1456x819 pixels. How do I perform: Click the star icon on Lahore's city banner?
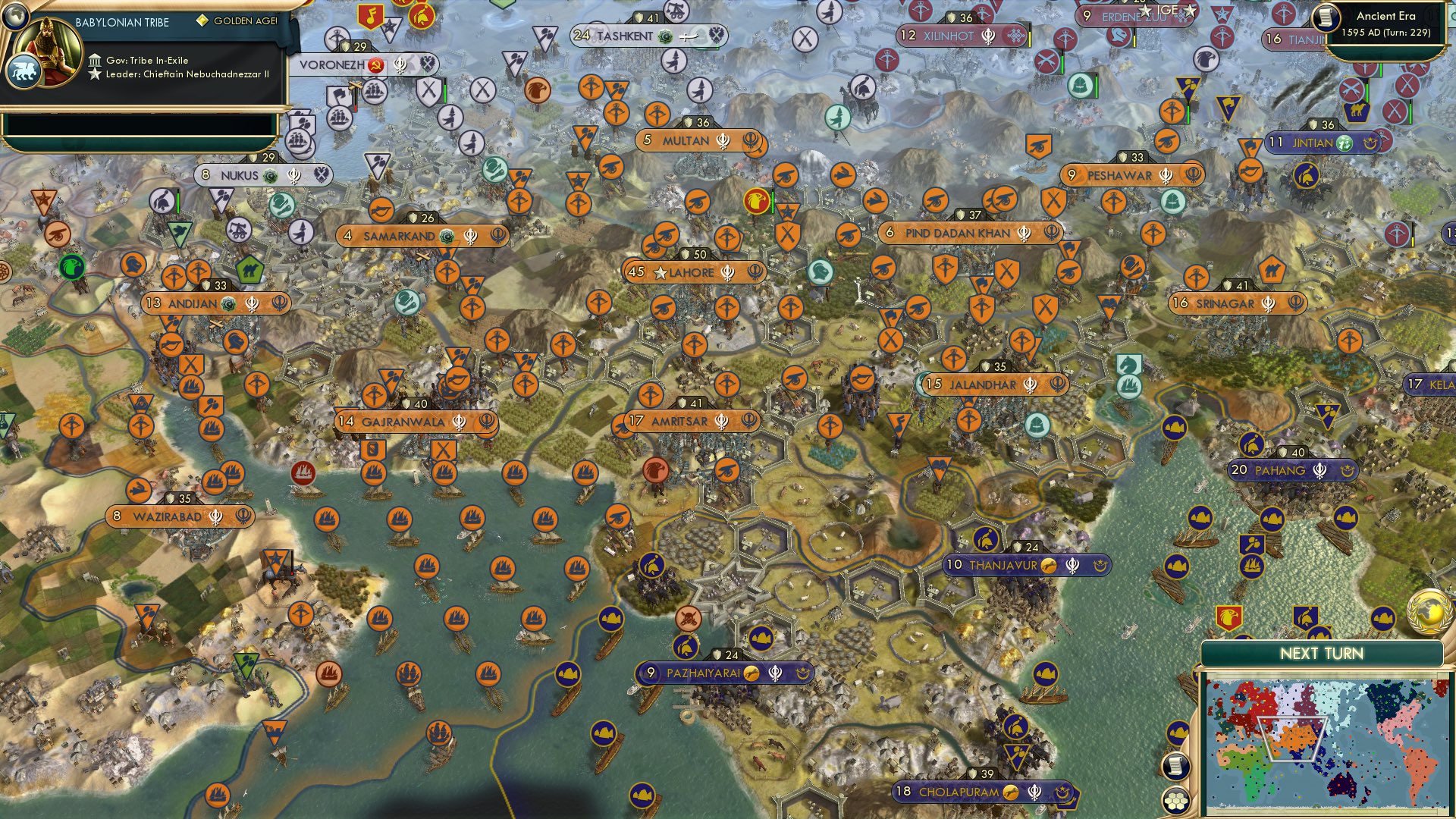point(660,271)
